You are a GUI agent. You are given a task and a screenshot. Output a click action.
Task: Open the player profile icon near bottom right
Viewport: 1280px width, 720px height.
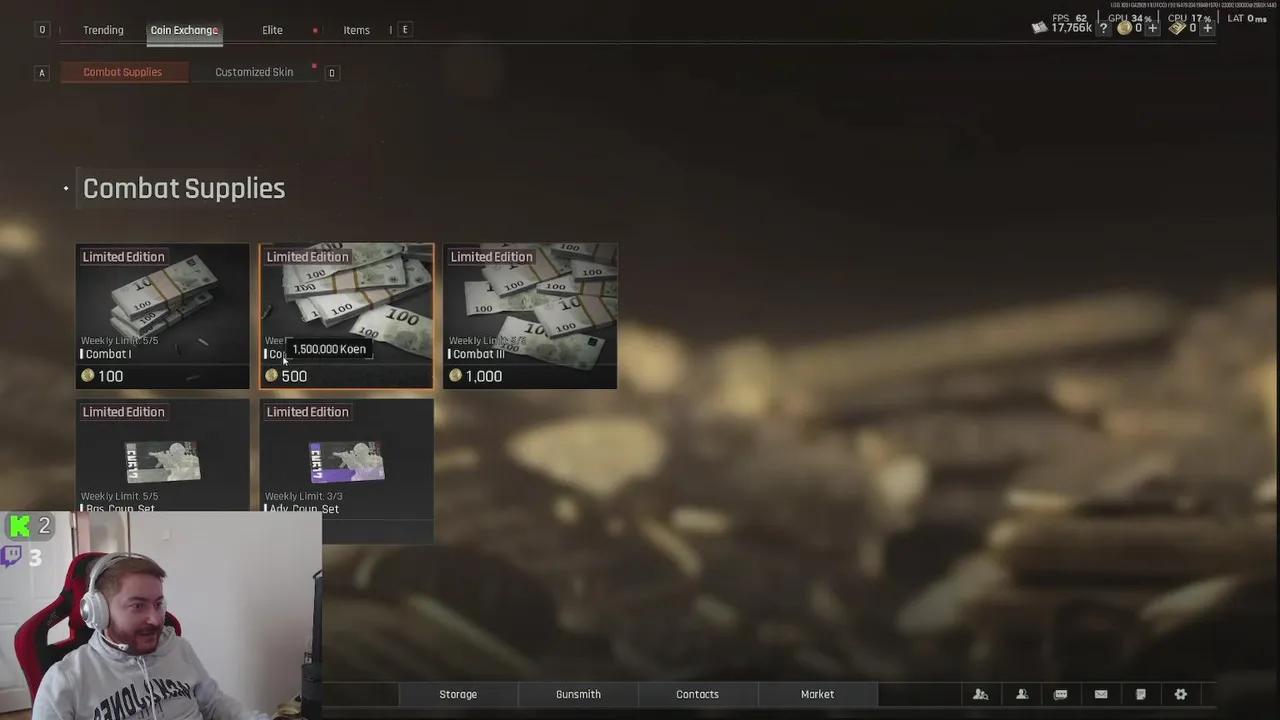click(1021, 694)
